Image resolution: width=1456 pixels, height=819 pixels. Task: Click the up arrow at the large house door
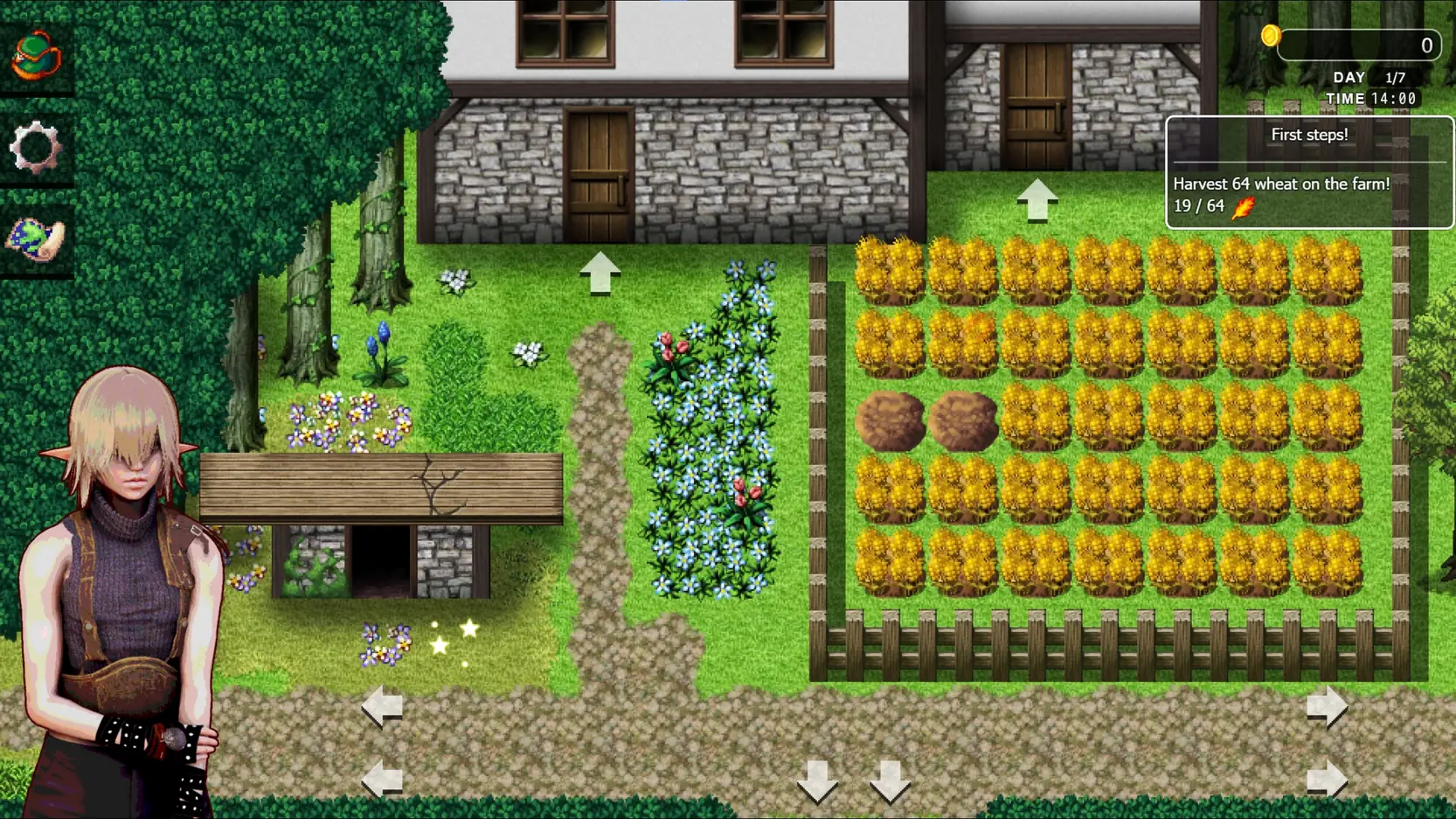click(x=600, y=273)
